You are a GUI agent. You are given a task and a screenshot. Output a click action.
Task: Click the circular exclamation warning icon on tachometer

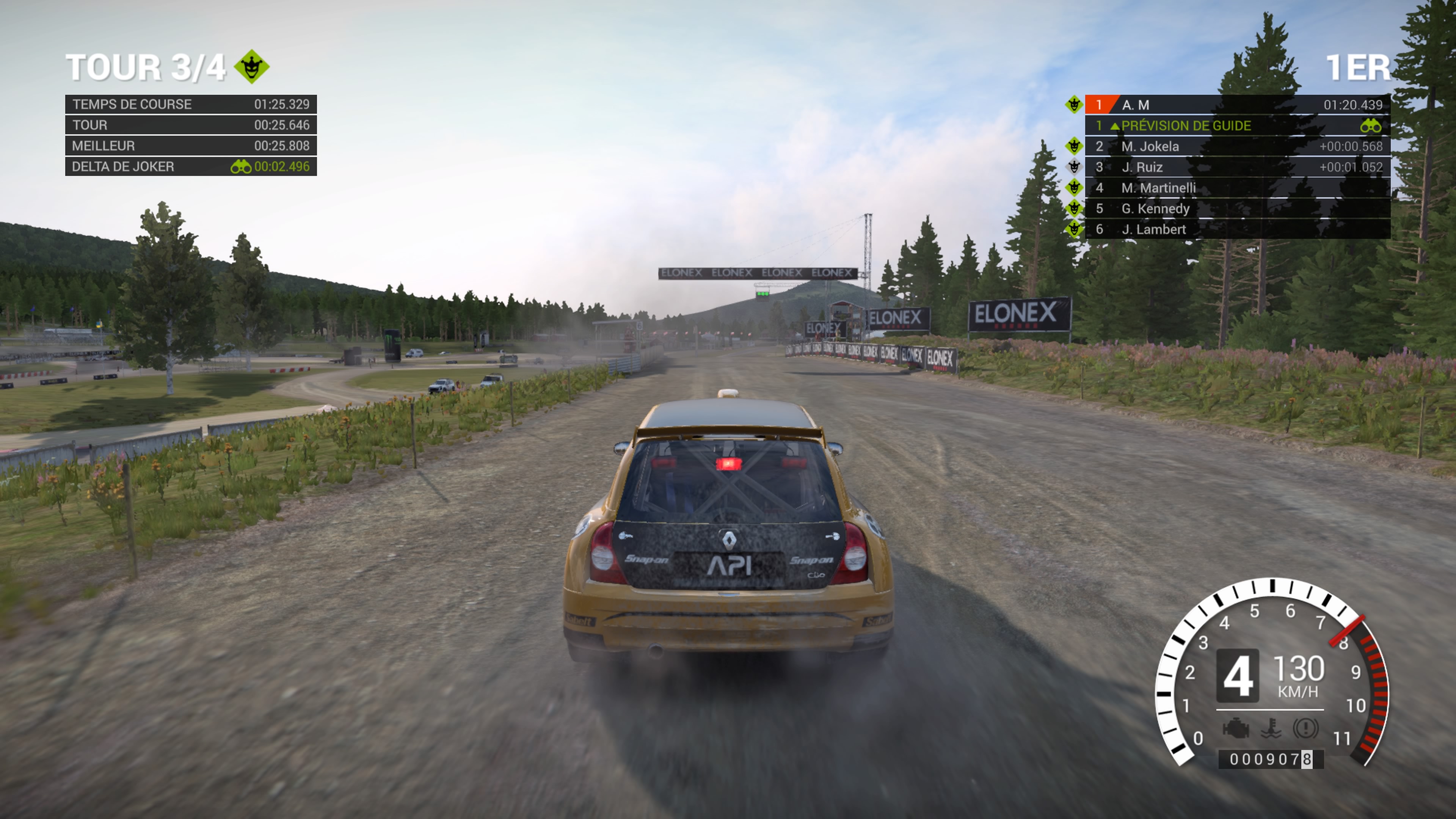pos(1305,728)
